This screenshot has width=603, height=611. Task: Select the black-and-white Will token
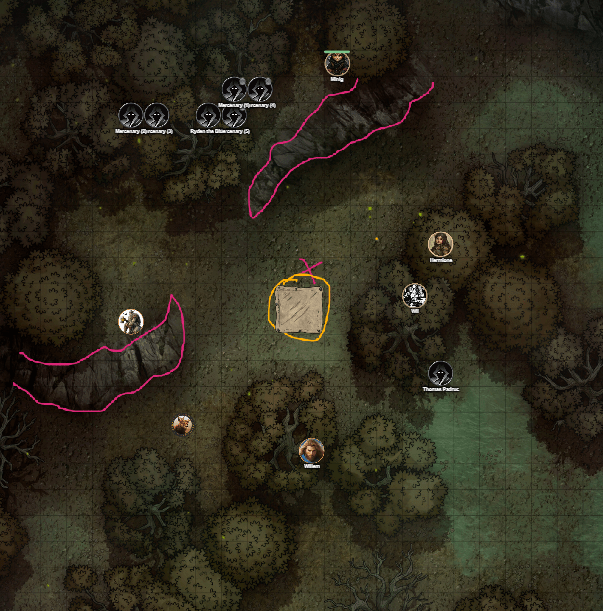[414, 295]
